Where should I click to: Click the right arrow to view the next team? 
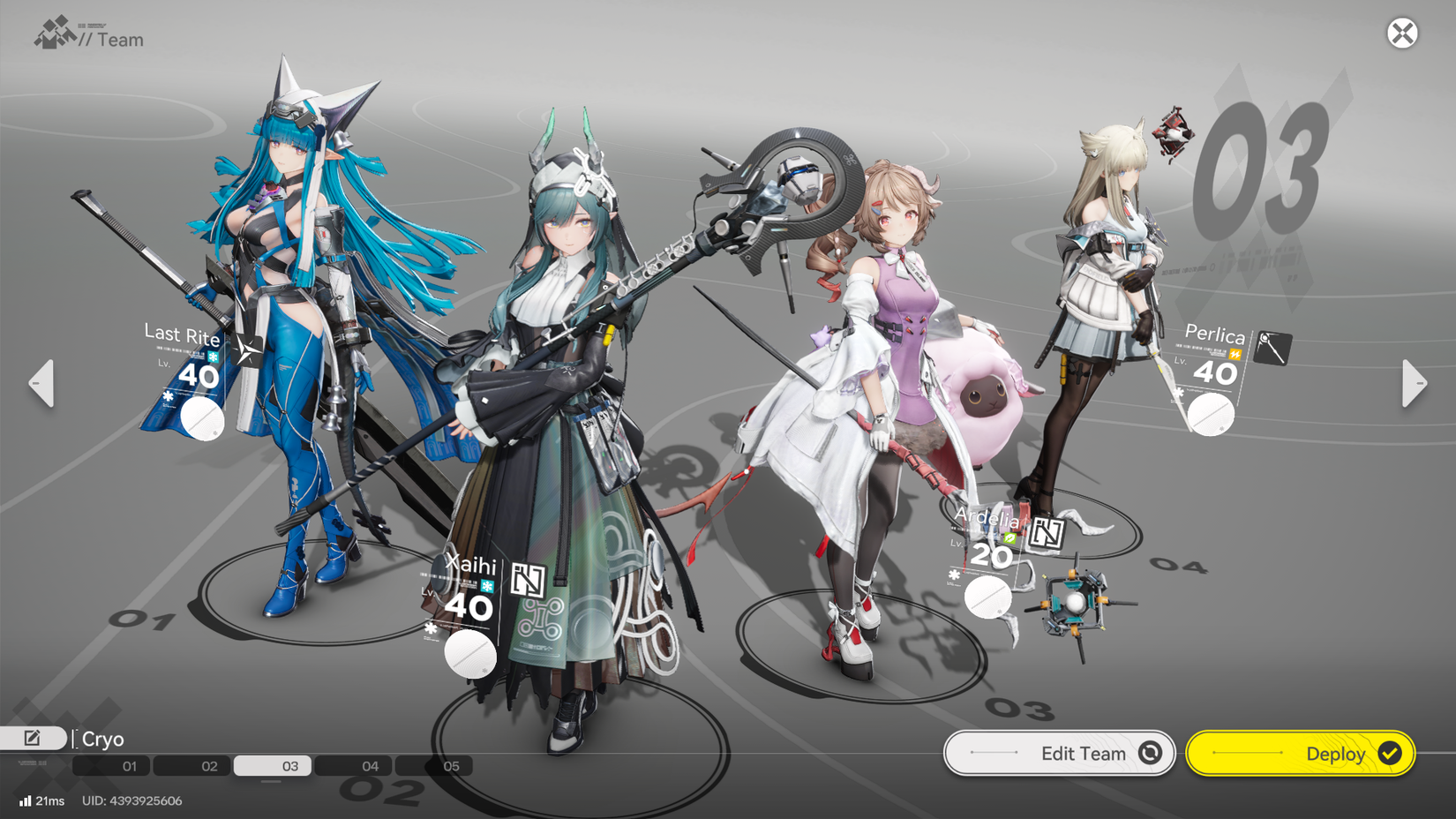click(1414, 383)
